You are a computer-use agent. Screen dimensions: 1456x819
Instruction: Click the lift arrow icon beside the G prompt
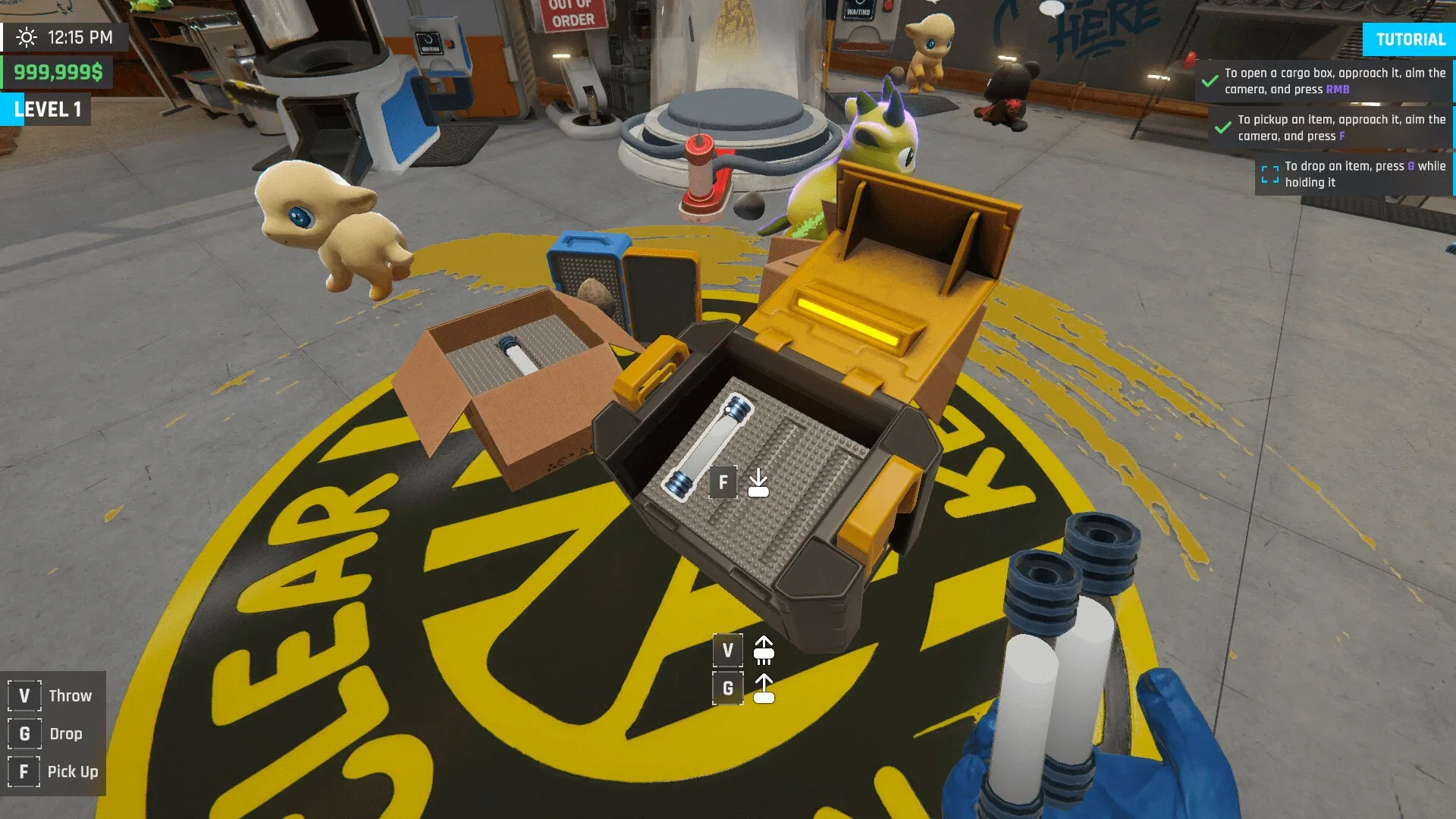[763, 688]
